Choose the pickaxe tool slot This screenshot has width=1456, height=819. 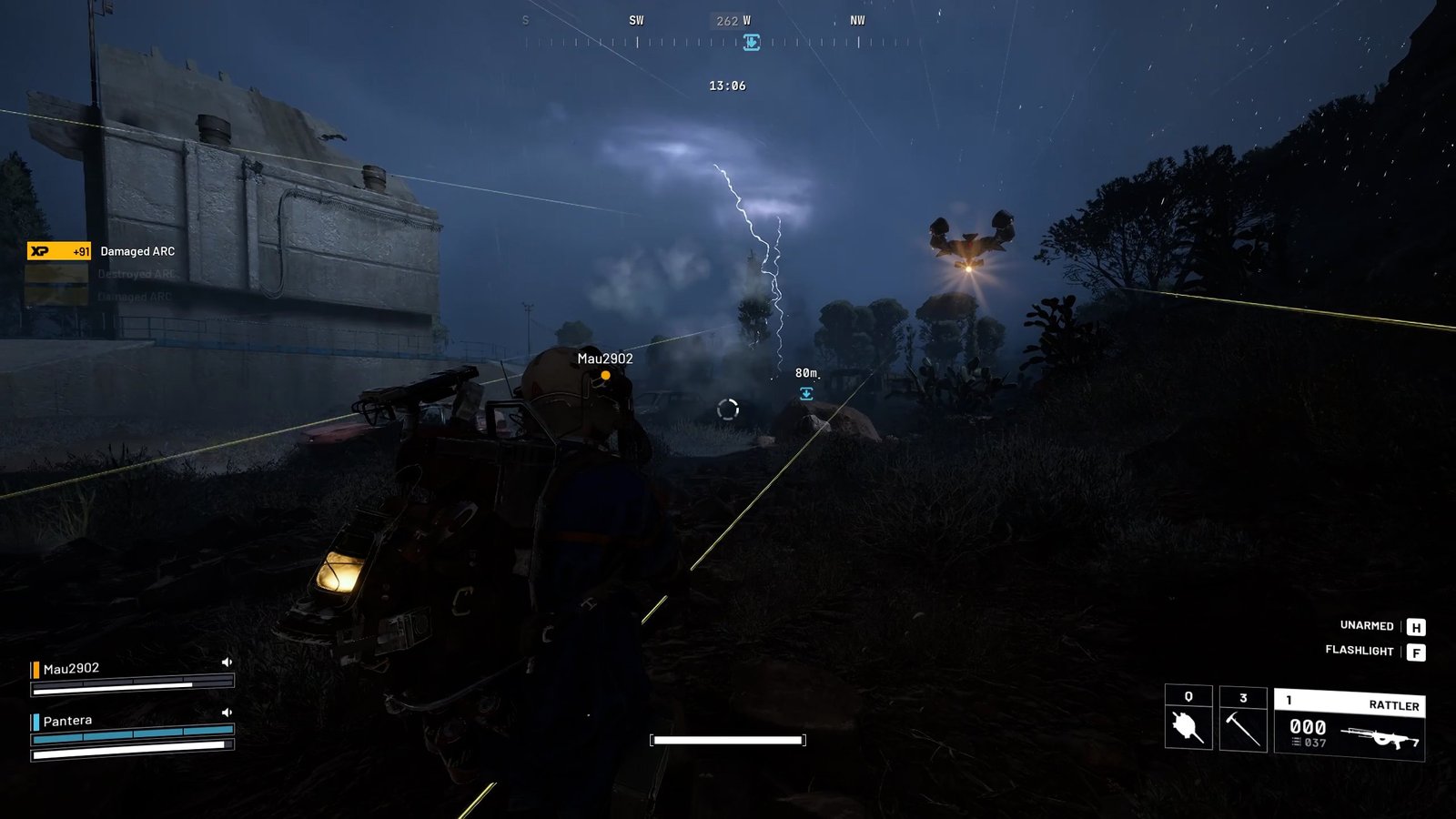1242,720
